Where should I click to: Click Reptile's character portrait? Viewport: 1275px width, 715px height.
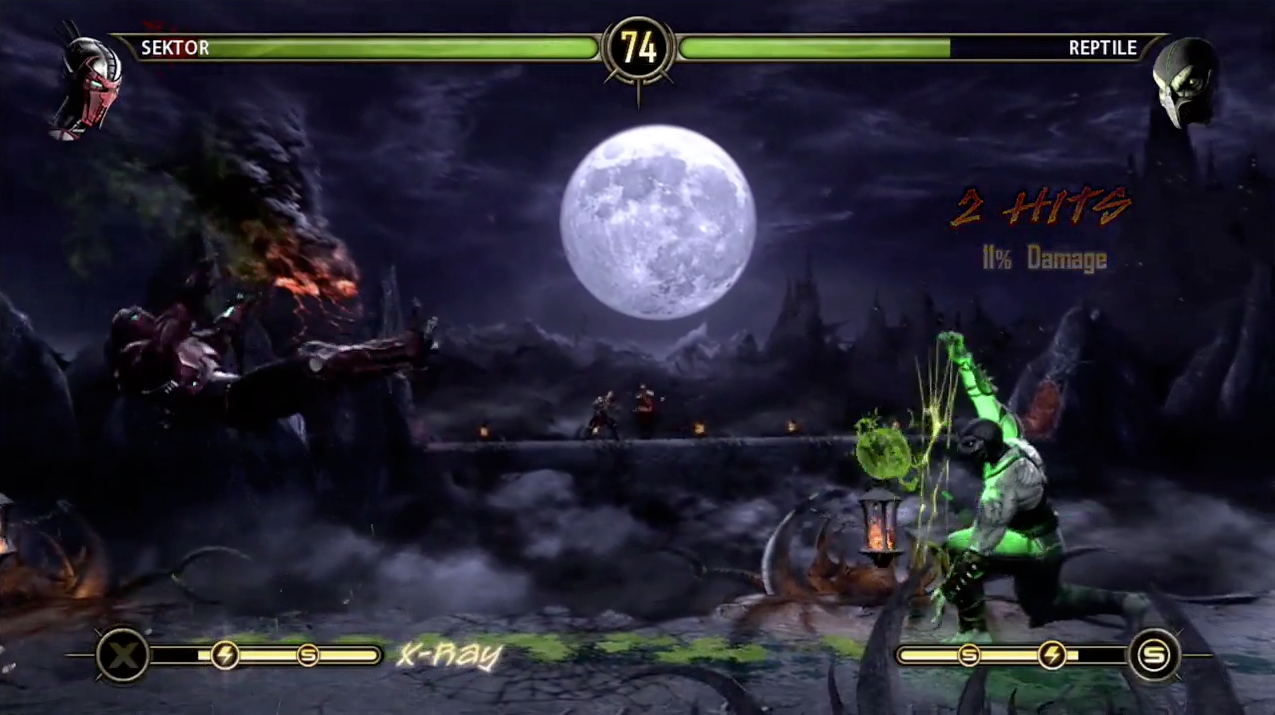click(1184, 82)
